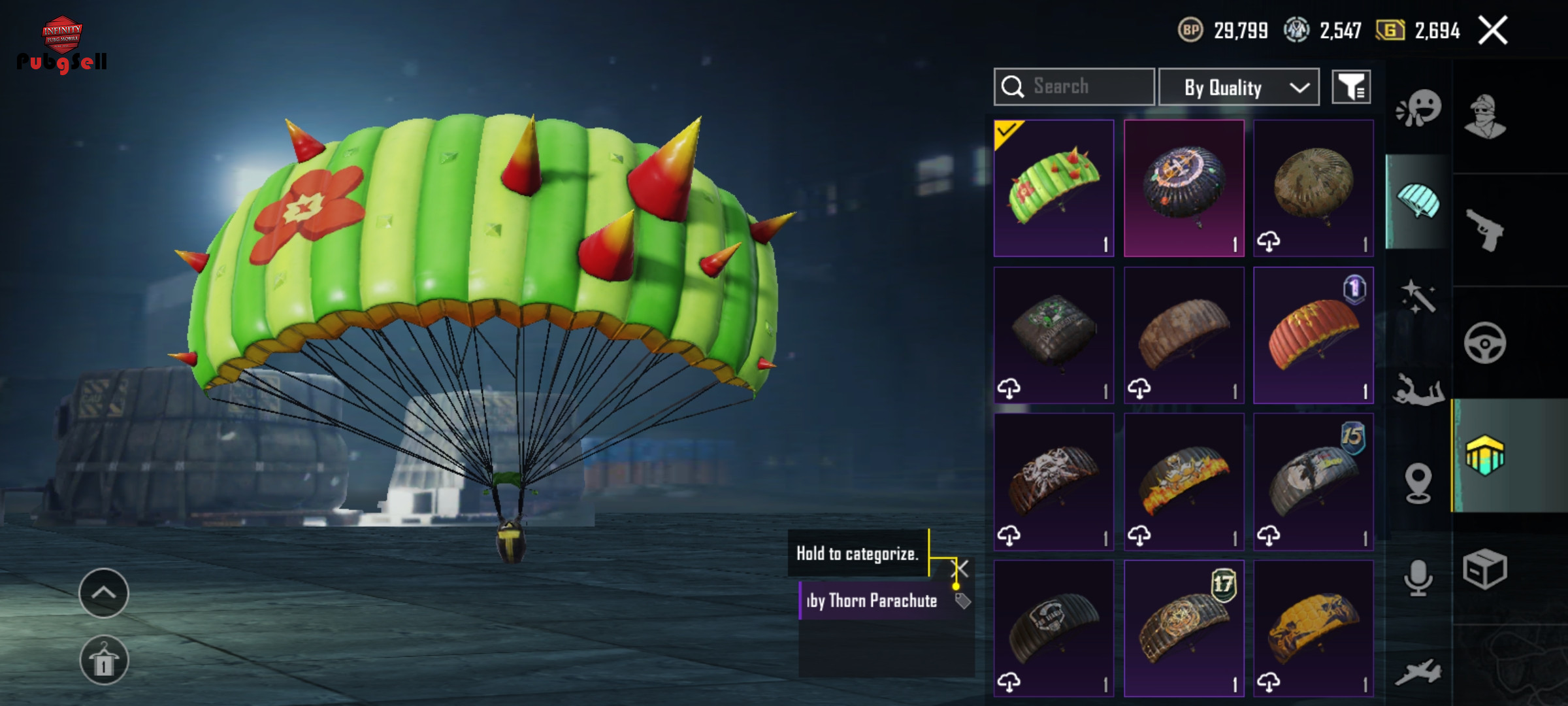Open the wardrobe hanger button
This screenshot has width=1568, height=706.
coord(104,660)
